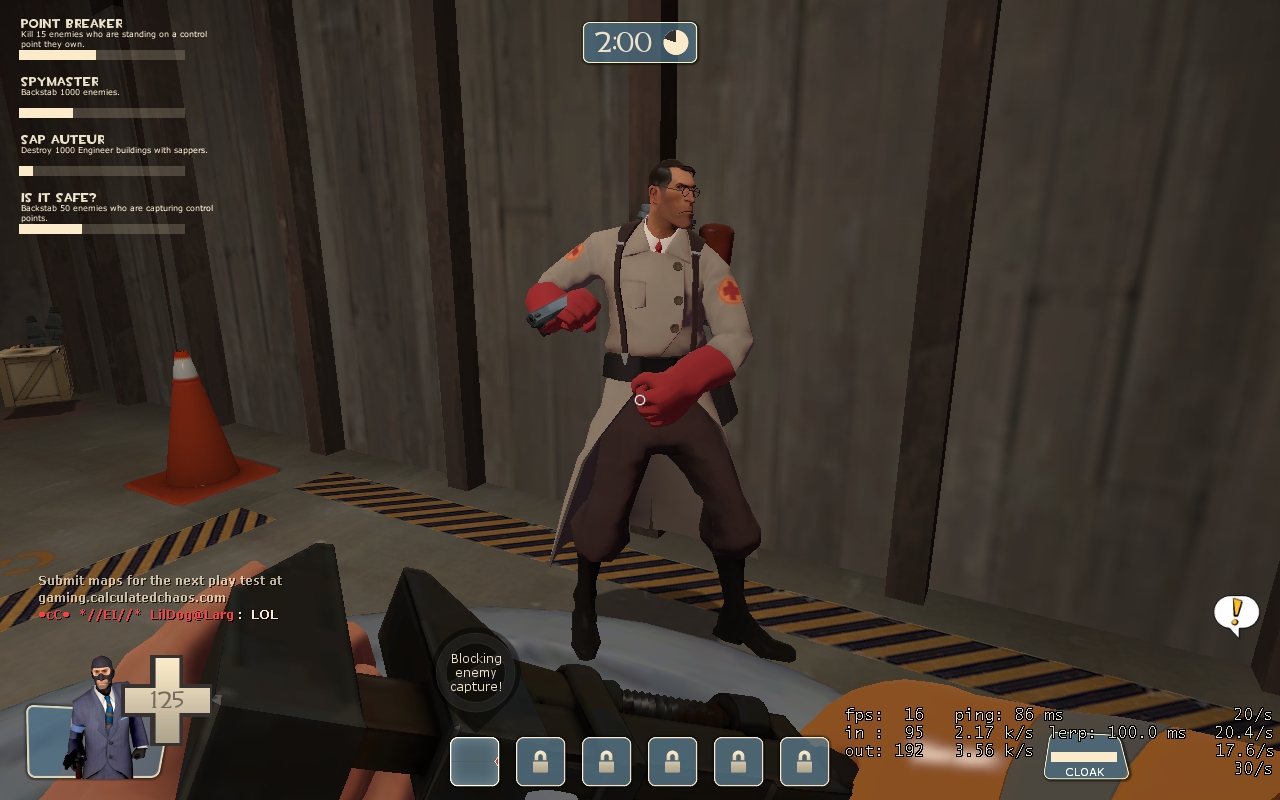The height and width of the screenshot is (800, 1280).
Task: Toggle the lock on the fourth slot
Action: (672, 761)
